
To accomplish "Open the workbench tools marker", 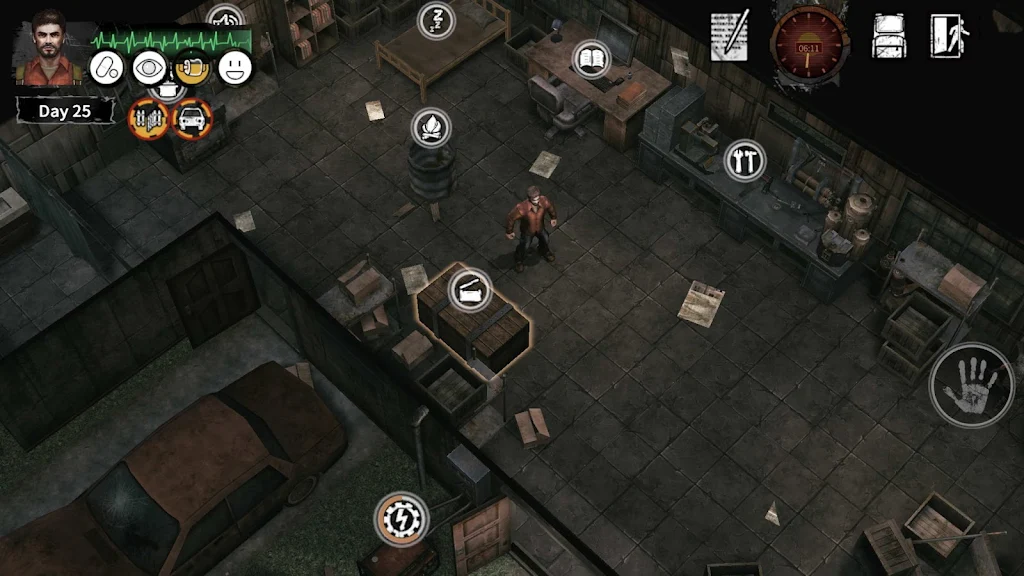I will [x=745, y=160].
